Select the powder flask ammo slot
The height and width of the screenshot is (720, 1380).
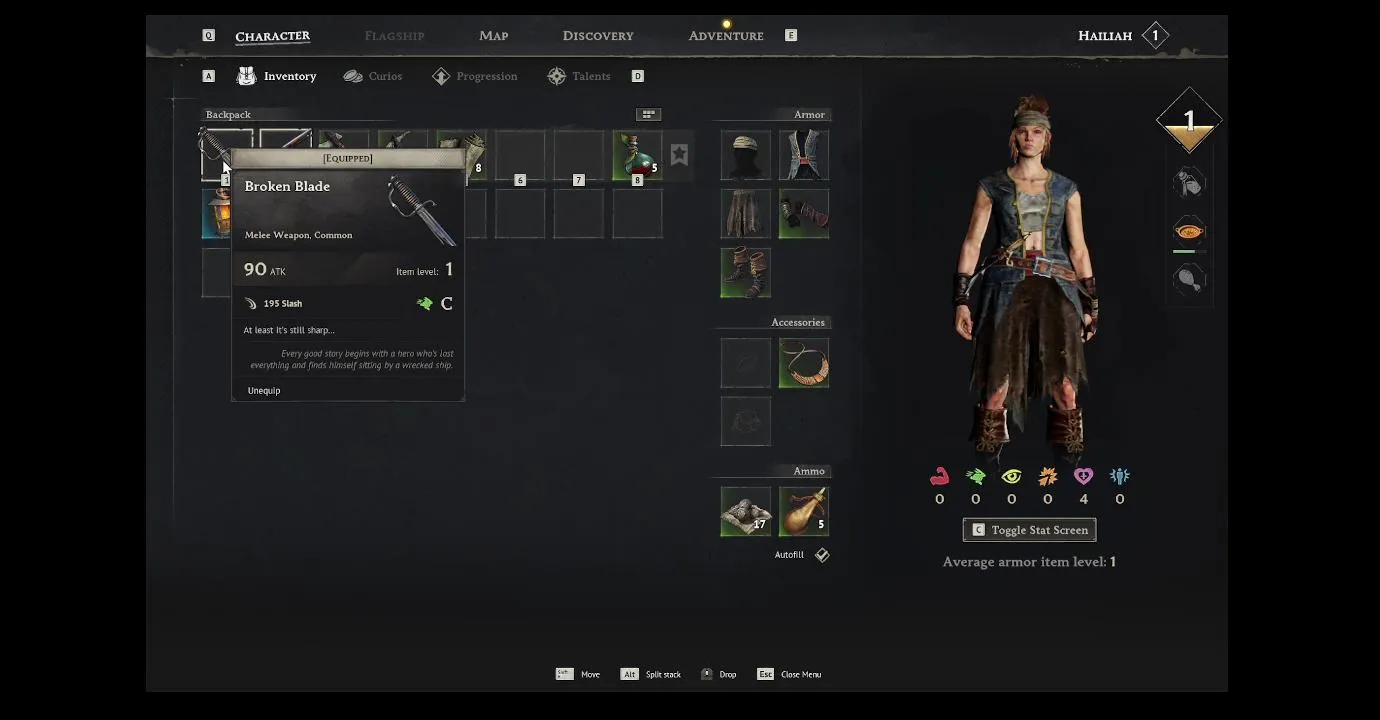tap(804, 511)
